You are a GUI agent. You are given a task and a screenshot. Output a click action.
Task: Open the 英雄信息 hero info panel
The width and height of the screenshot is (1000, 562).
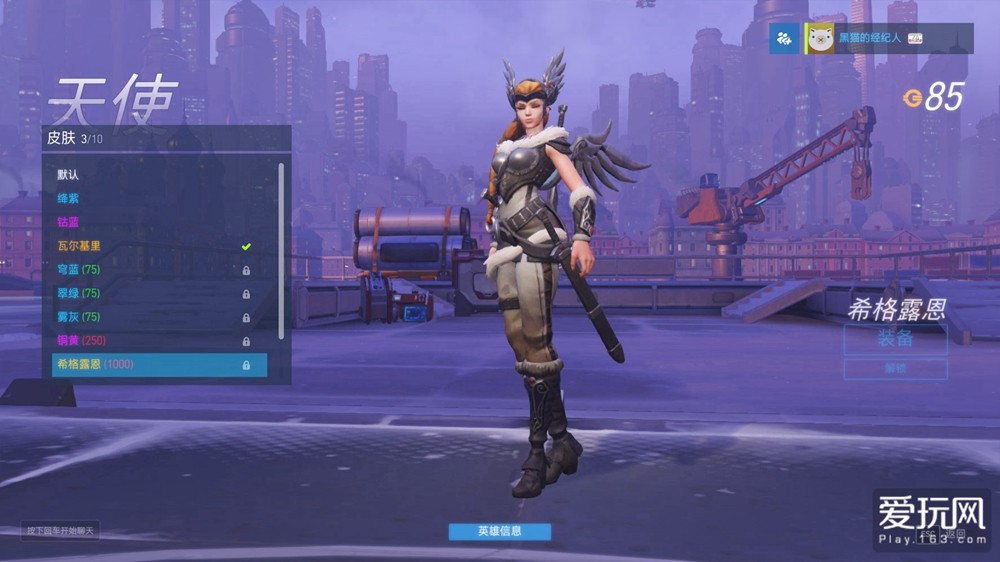click(x=499, y=531)
